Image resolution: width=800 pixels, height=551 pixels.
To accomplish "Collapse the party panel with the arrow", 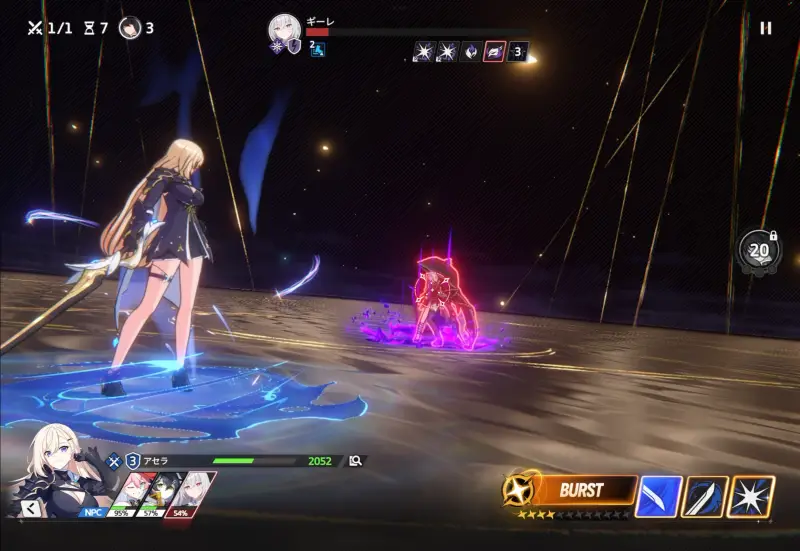I will [x=30, y=508].
